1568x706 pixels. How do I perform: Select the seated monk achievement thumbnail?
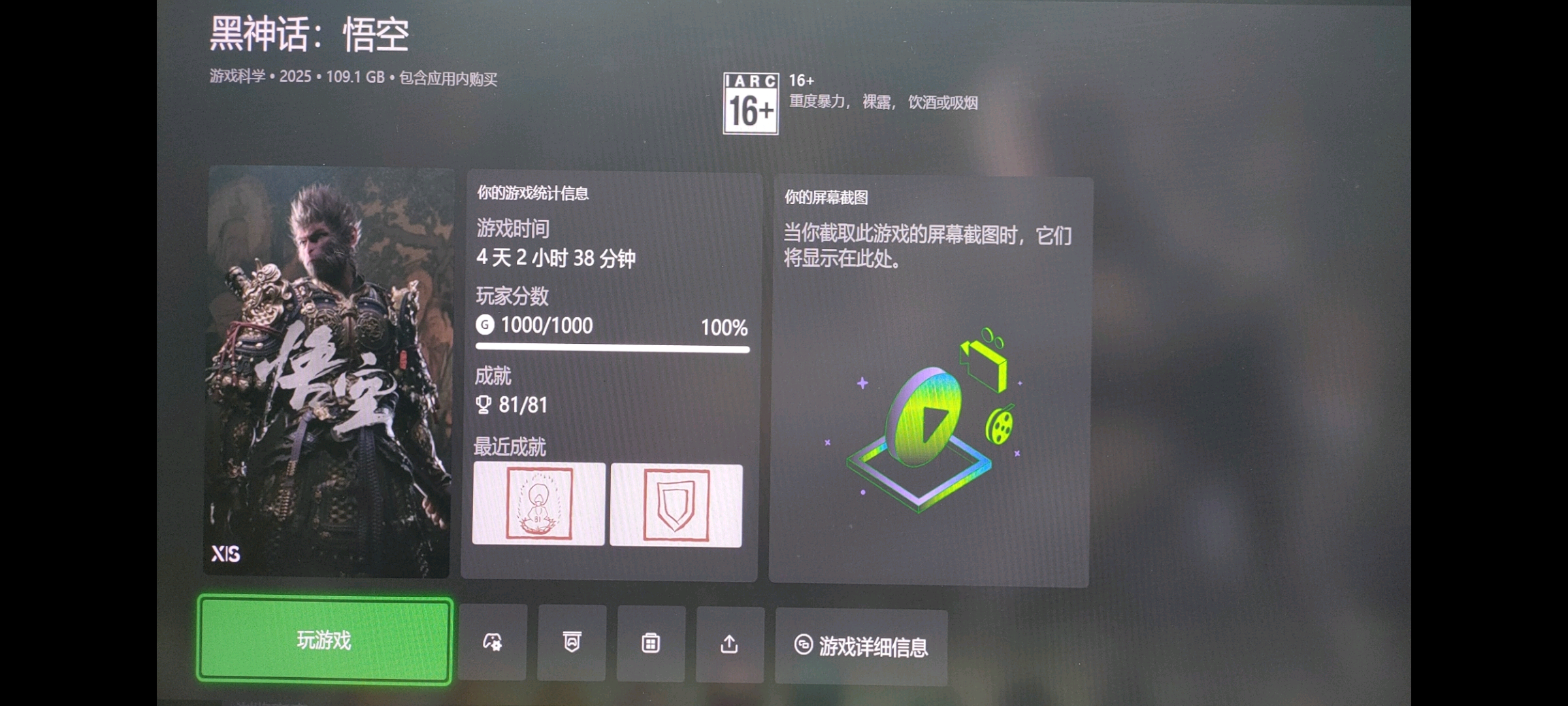[539, 503]
